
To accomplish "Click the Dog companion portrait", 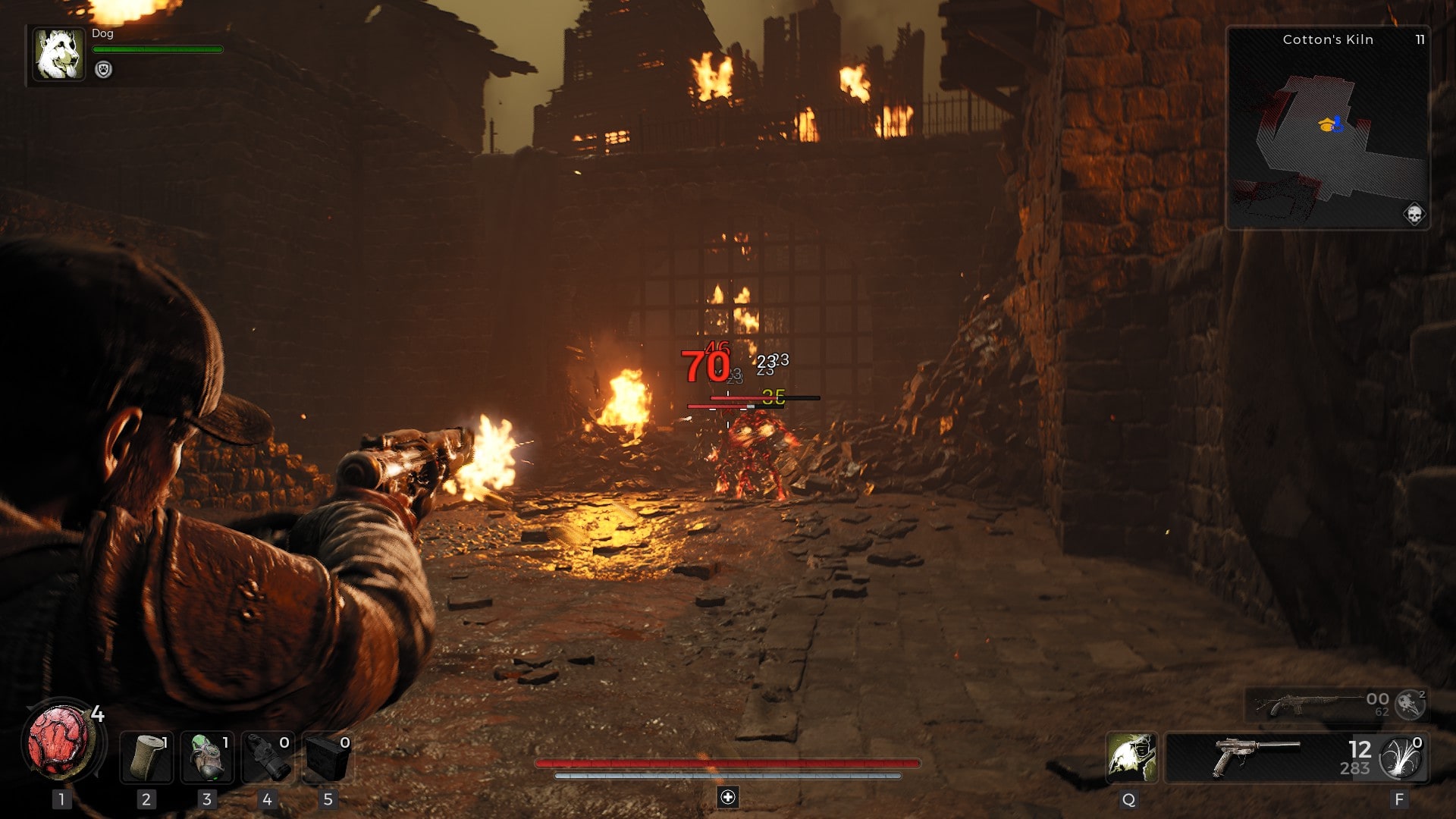I will pyautogui.click(x=58, y=55).
